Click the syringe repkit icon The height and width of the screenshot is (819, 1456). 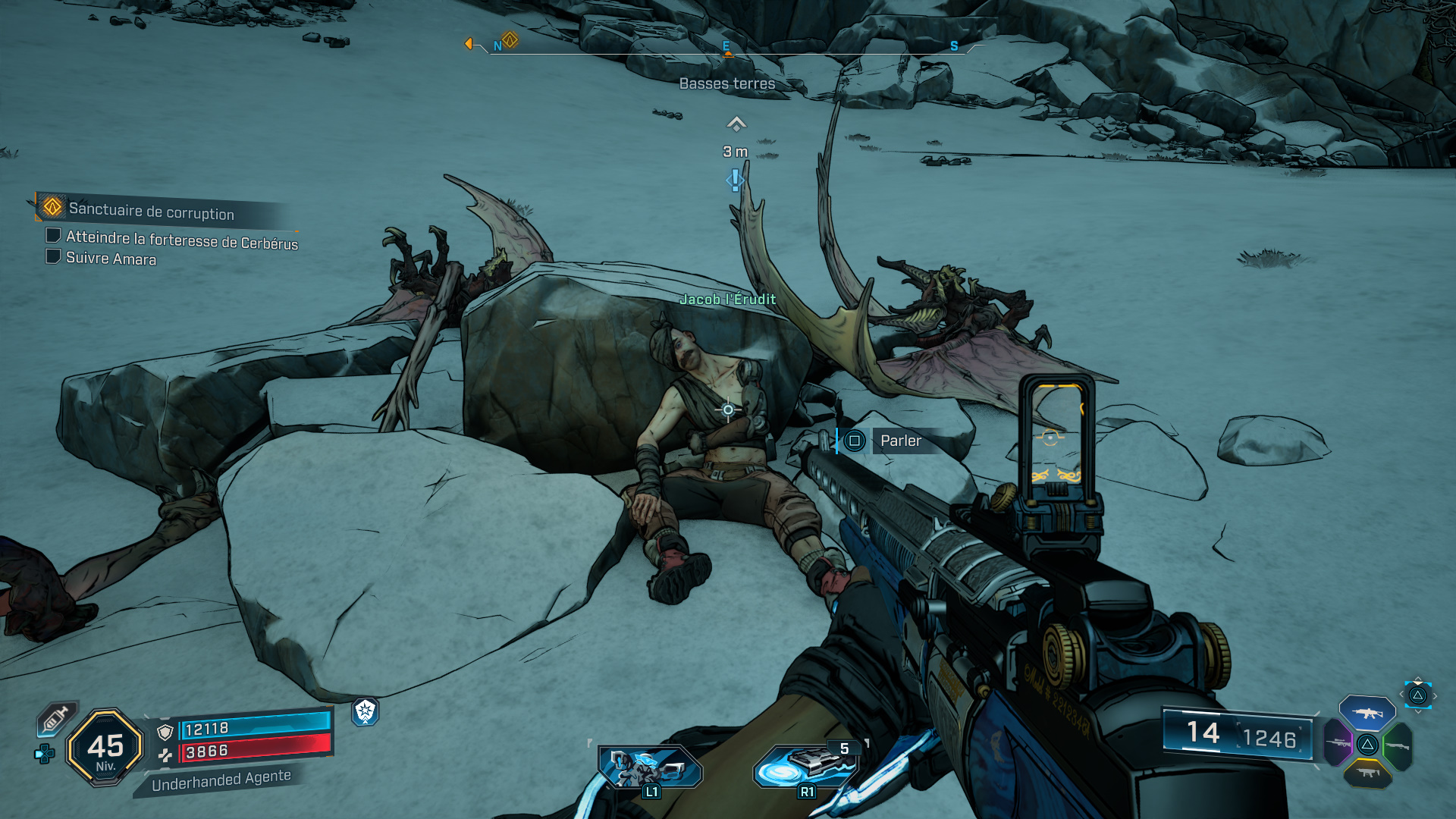[x=56, y=718]
